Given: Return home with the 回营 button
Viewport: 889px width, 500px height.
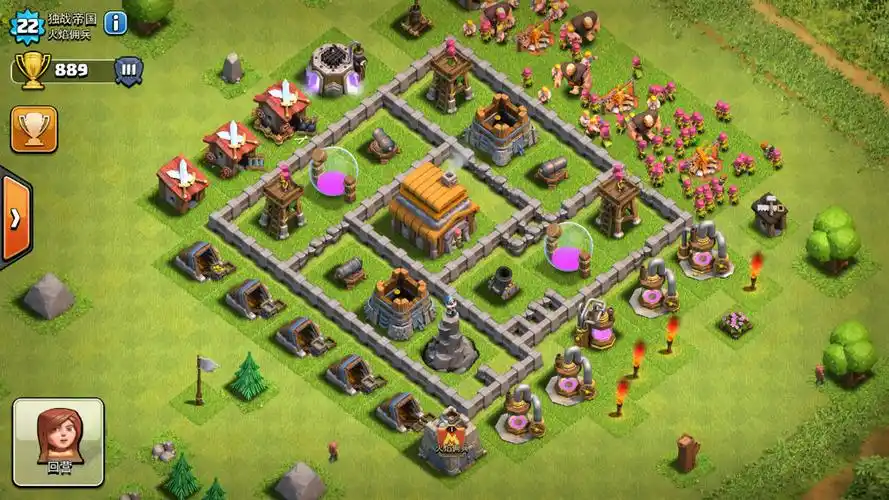Looking at the screenshot, I should (x=58, y=443).
